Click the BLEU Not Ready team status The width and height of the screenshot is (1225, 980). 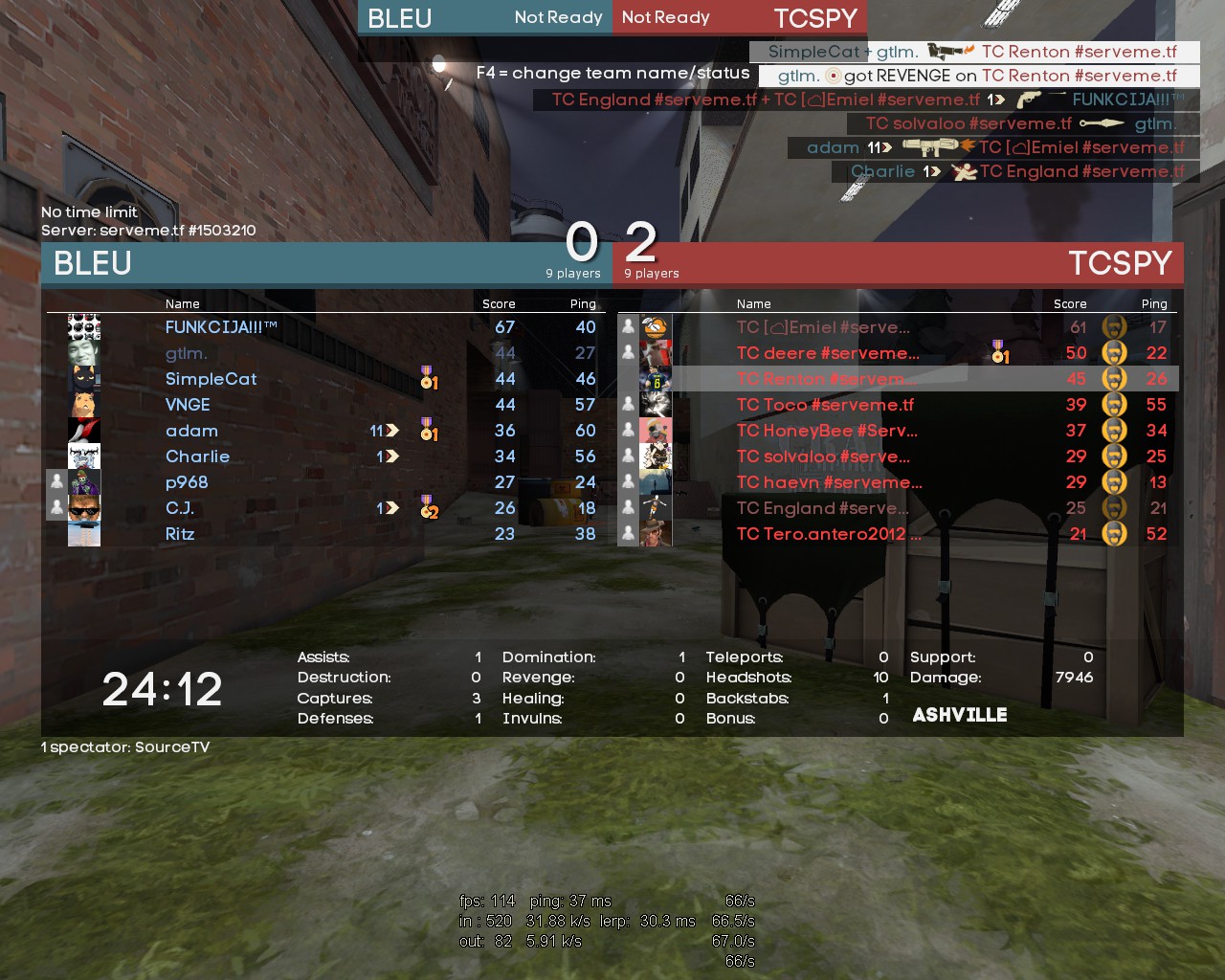558,17
